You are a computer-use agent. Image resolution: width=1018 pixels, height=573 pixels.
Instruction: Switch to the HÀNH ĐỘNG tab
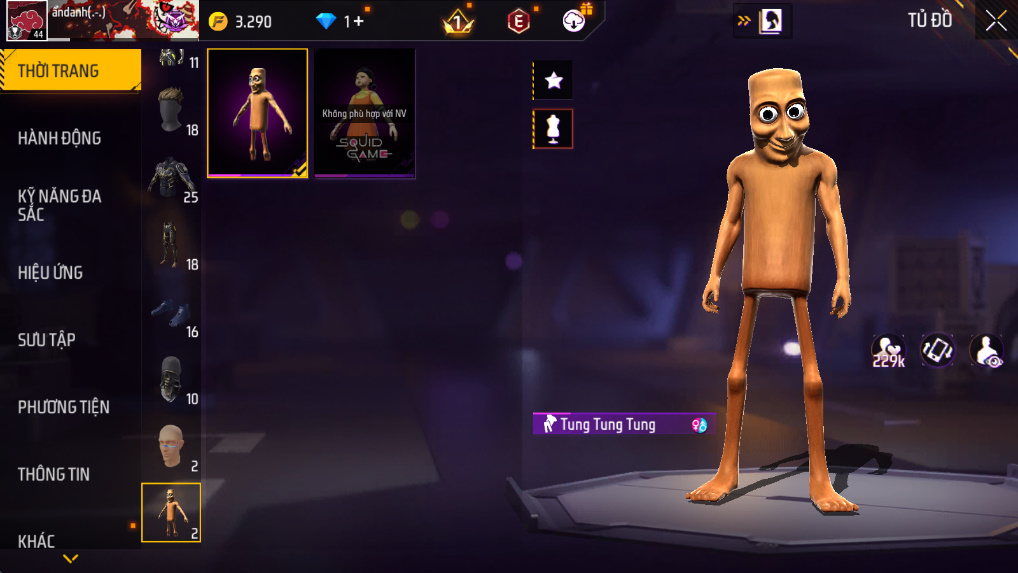(x=60, y=138)
